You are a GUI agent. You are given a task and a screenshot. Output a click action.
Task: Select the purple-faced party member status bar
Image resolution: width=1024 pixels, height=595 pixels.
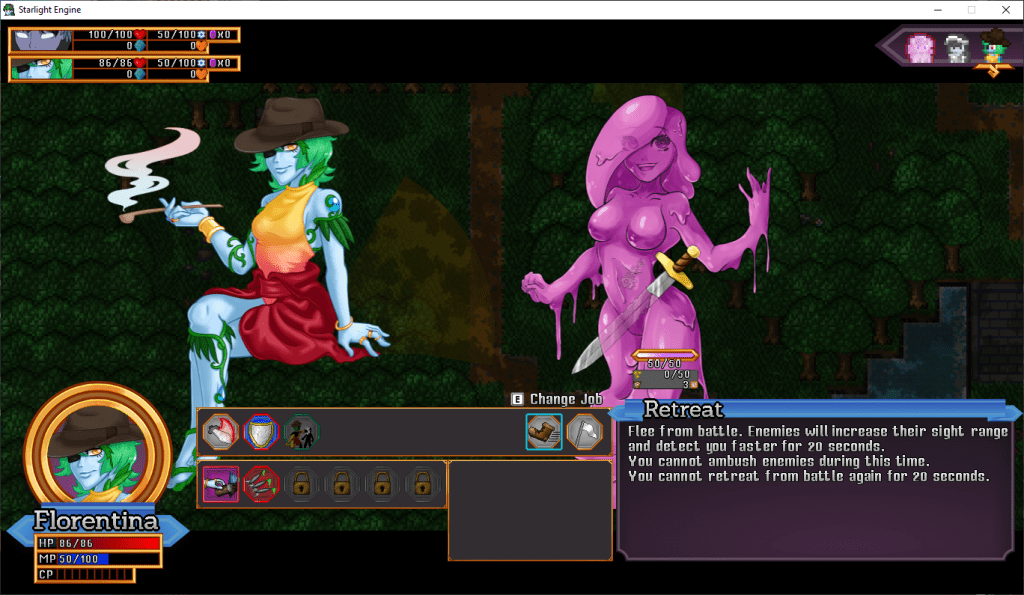click(x=124, y=40)
